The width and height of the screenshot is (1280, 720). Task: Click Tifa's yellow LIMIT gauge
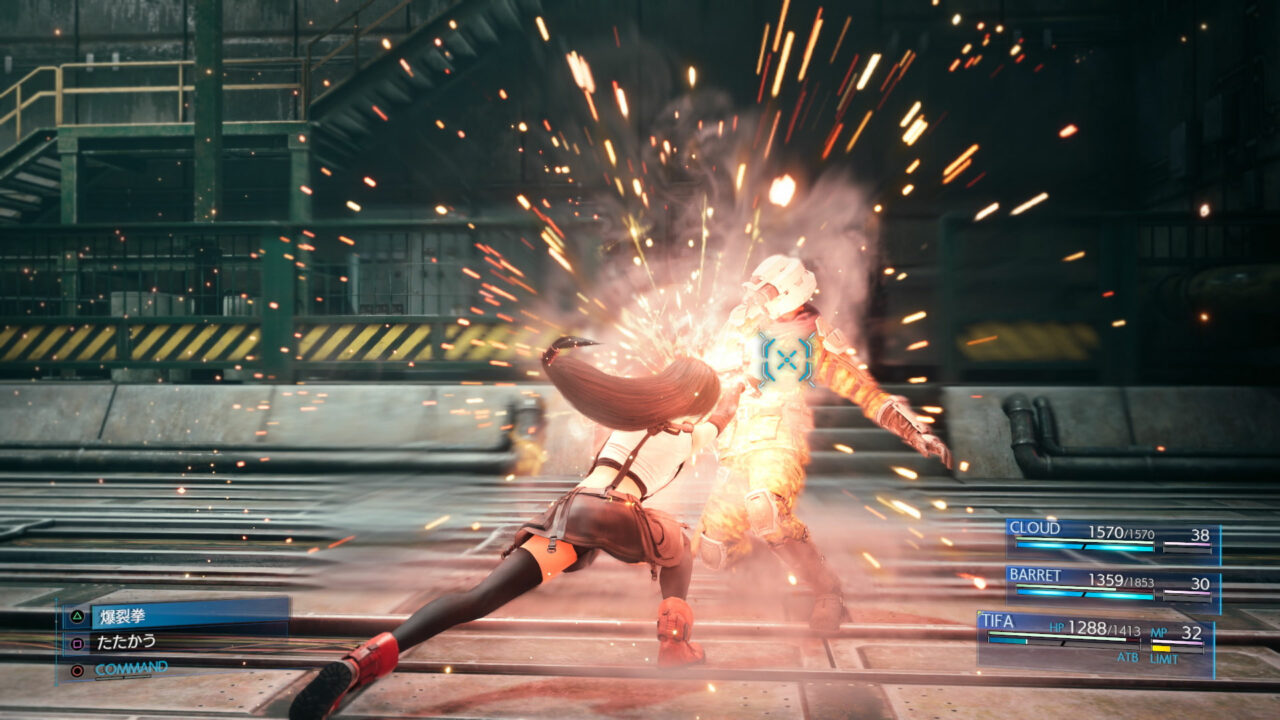pos(1161,647)
